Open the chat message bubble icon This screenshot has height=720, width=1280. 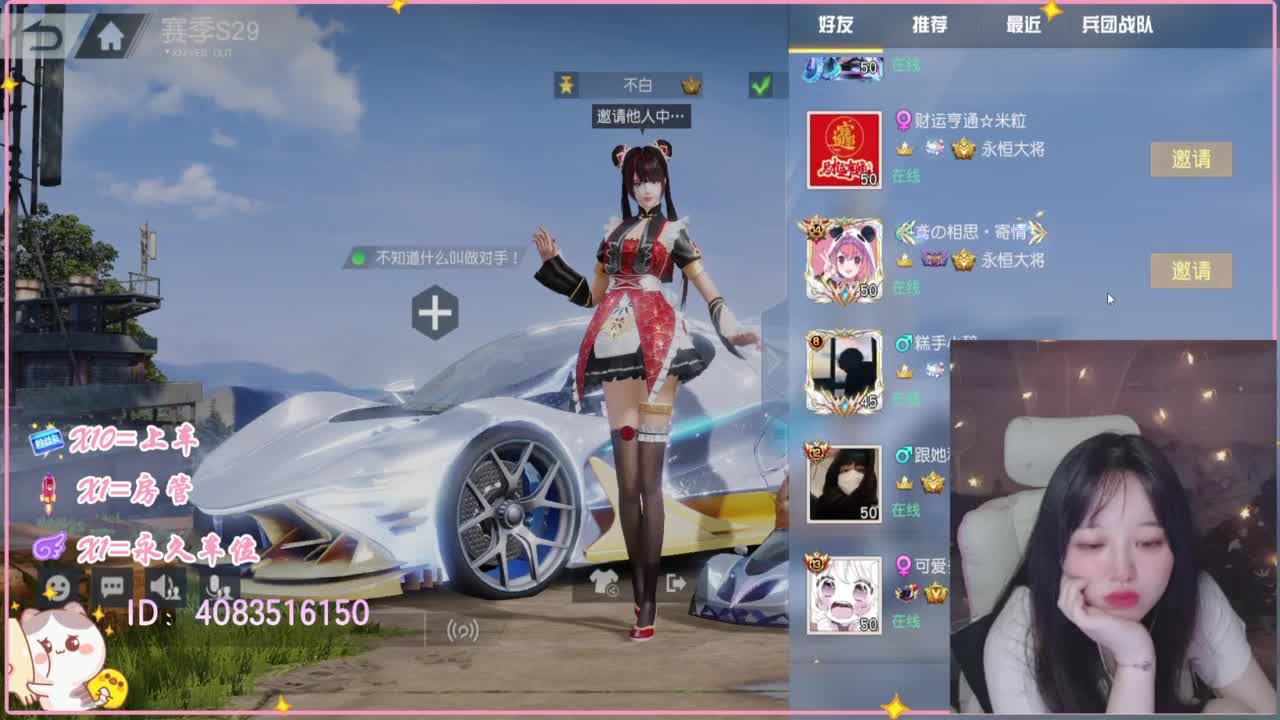pos(112,587)
